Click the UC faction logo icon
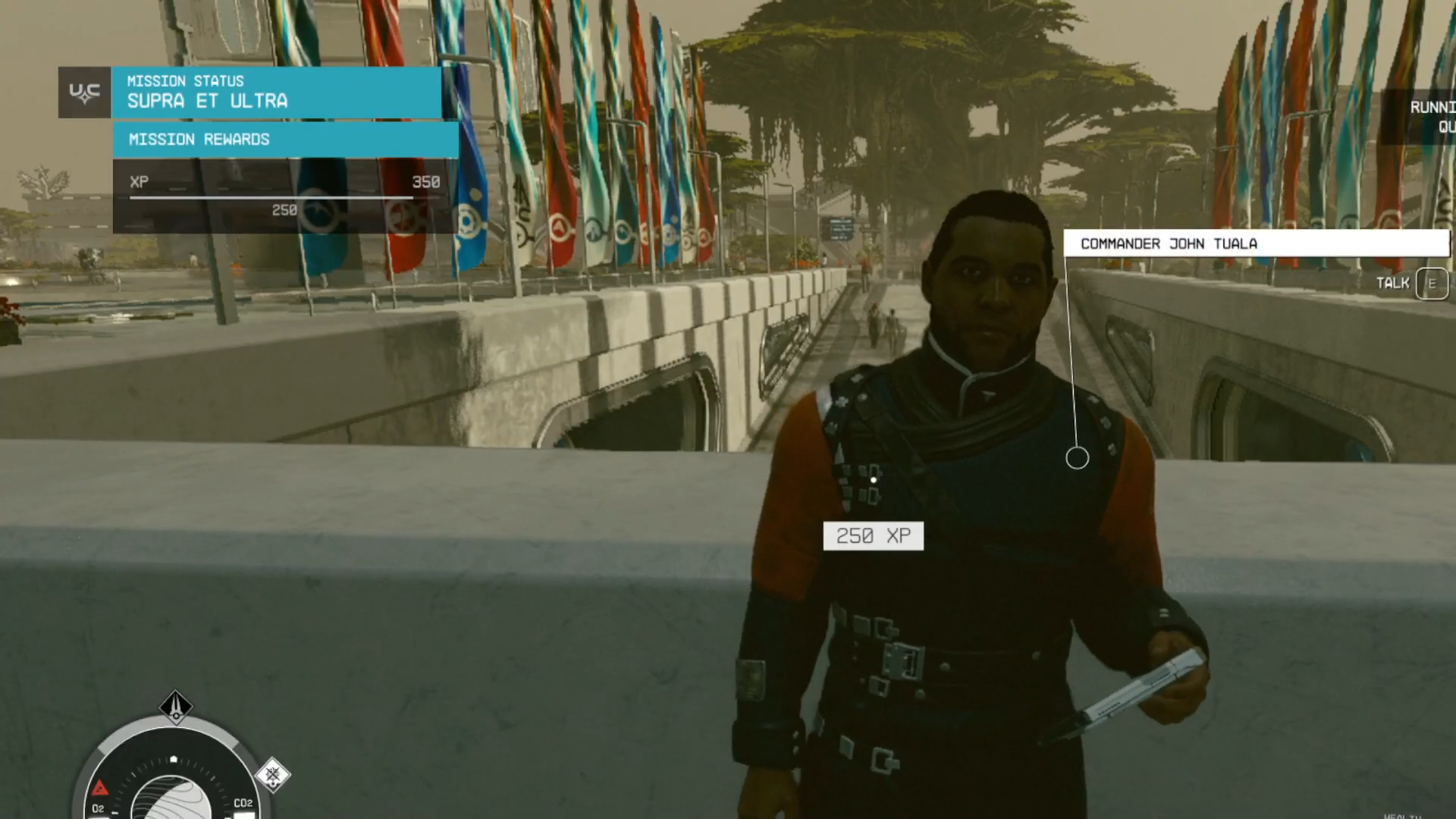Image resolution: width=1456 pixels, height=819 pixels. [84, 92]
